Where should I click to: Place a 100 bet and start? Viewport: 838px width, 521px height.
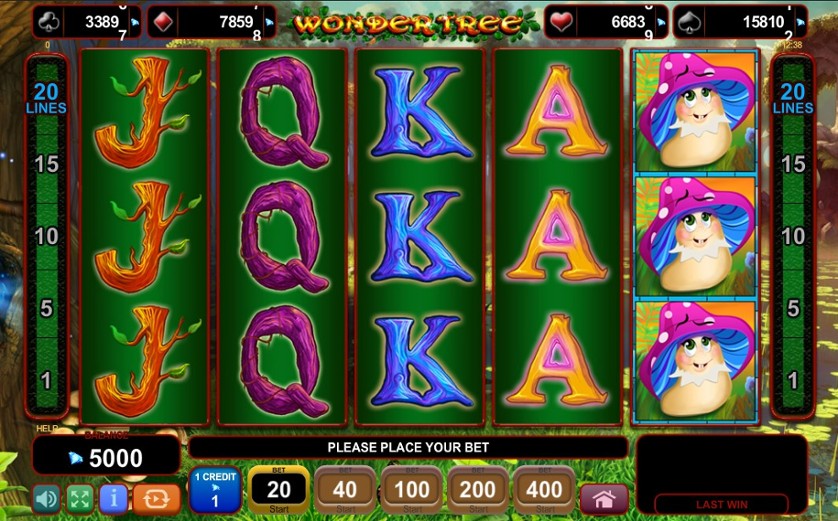coord(410,490)
